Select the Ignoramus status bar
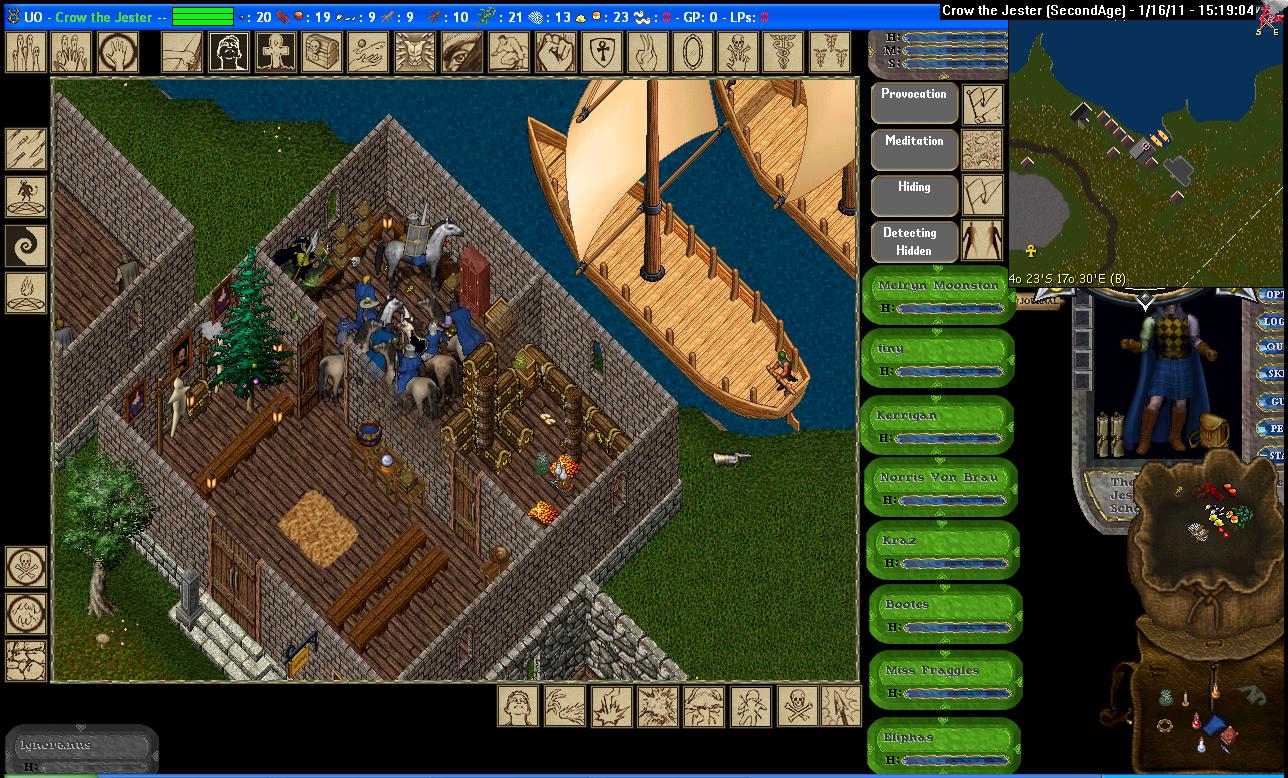The image size is (1288, 778). pyautogui.click(x=80, y=751)
